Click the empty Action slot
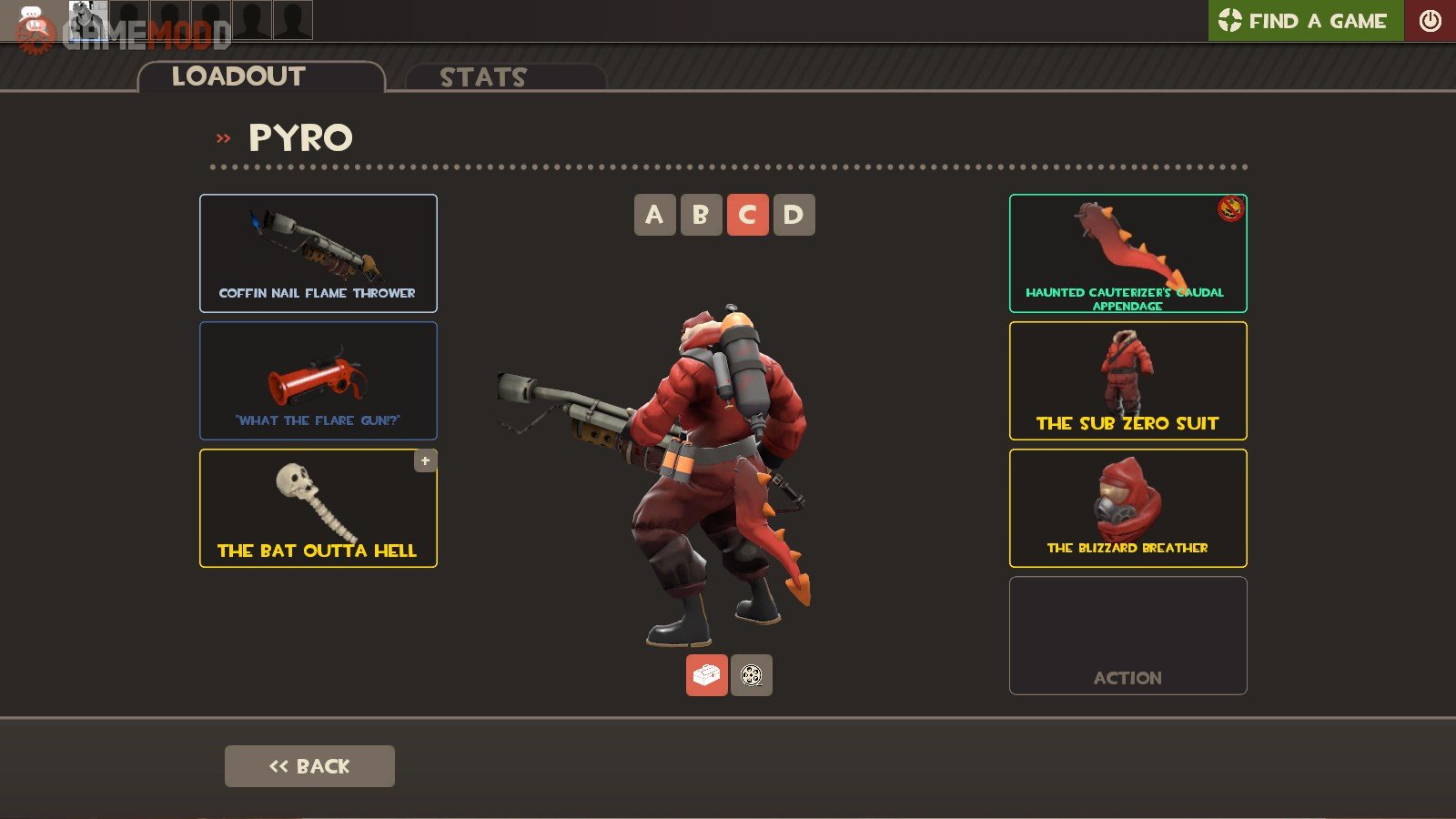 click(x=1127, y=635)
